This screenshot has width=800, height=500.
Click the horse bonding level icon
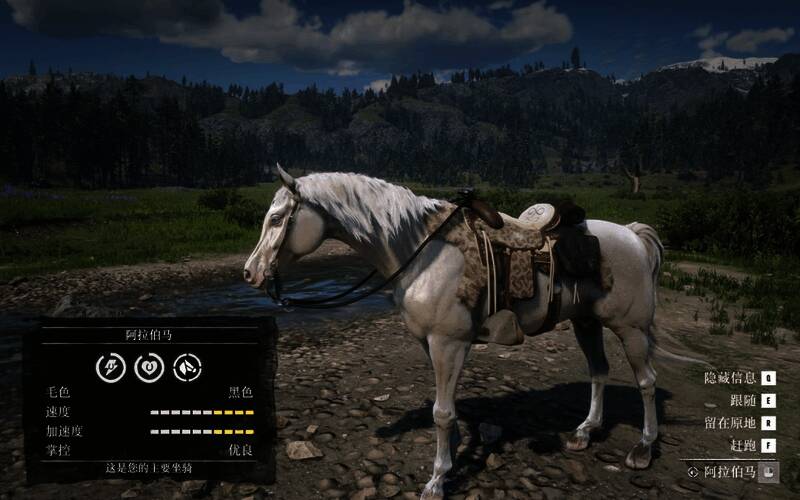tap(187, 368)
